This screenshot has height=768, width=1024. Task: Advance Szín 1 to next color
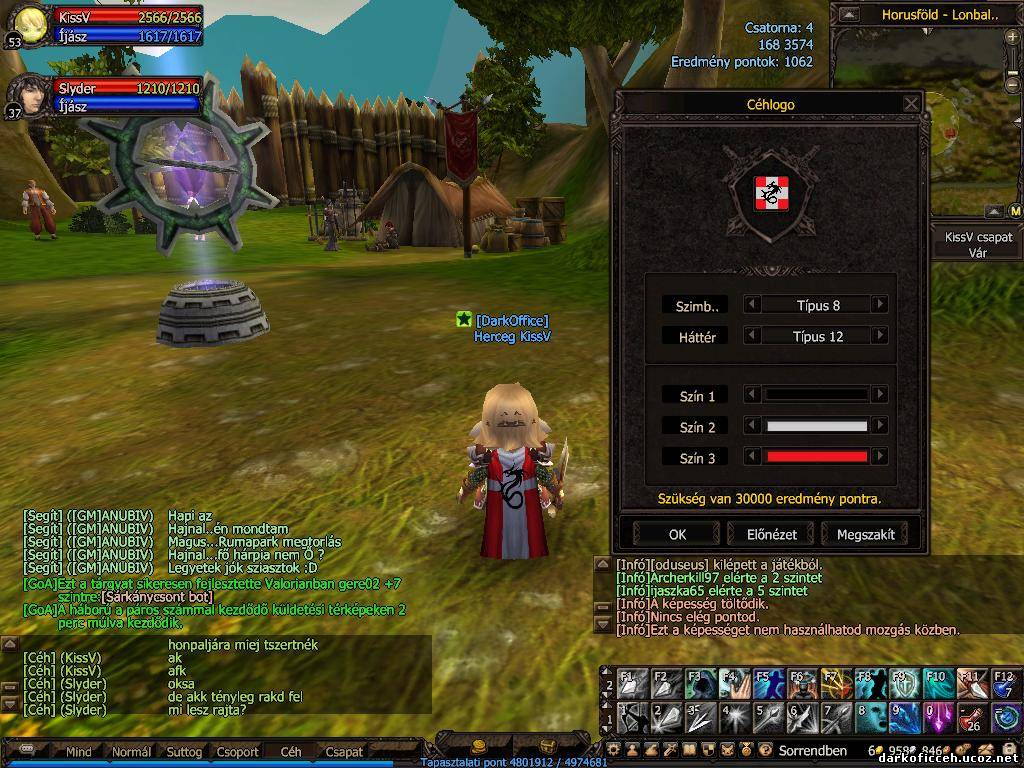tap(880, 395)
